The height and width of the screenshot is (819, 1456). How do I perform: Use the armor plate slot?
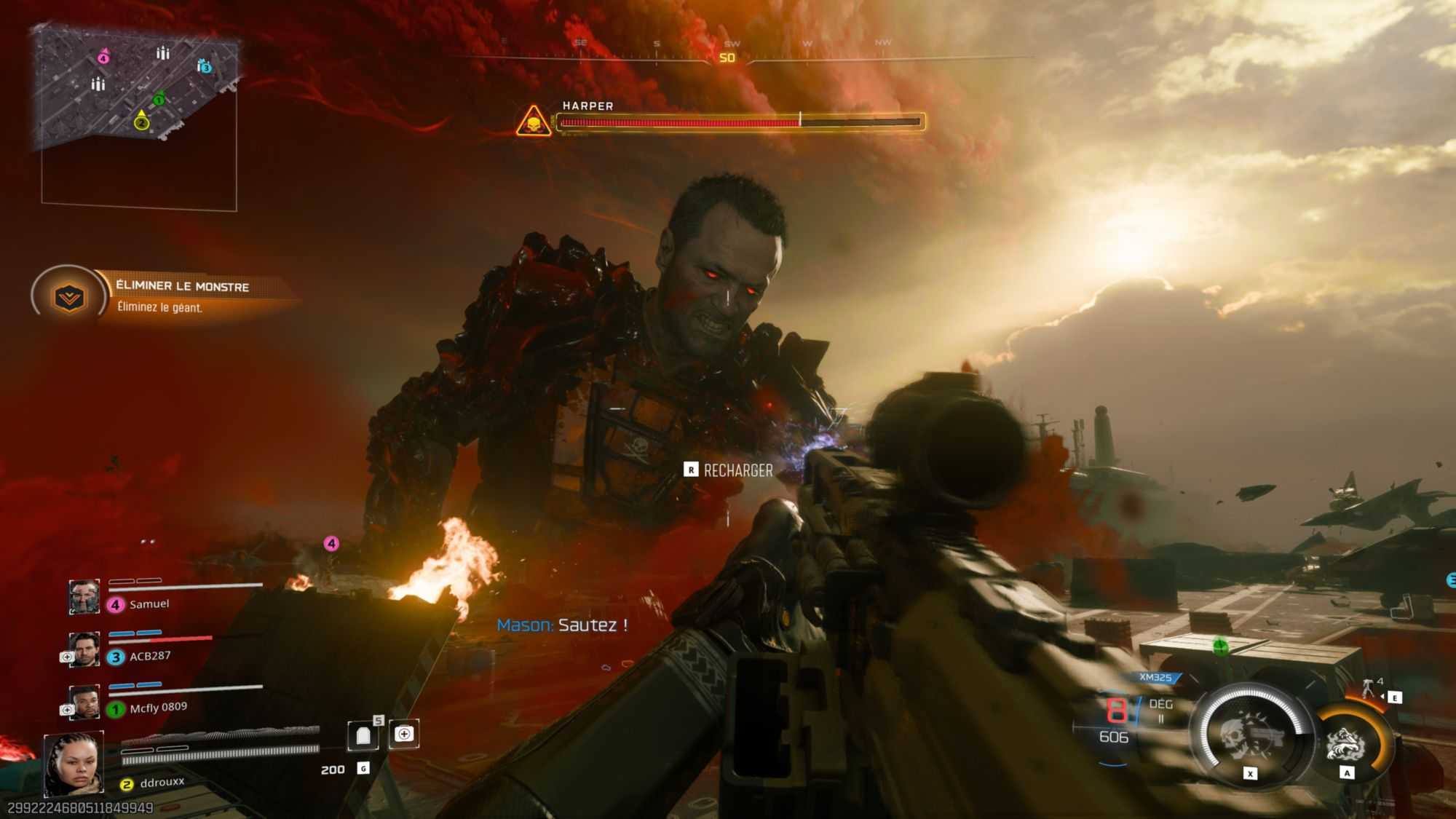(363, 736)
